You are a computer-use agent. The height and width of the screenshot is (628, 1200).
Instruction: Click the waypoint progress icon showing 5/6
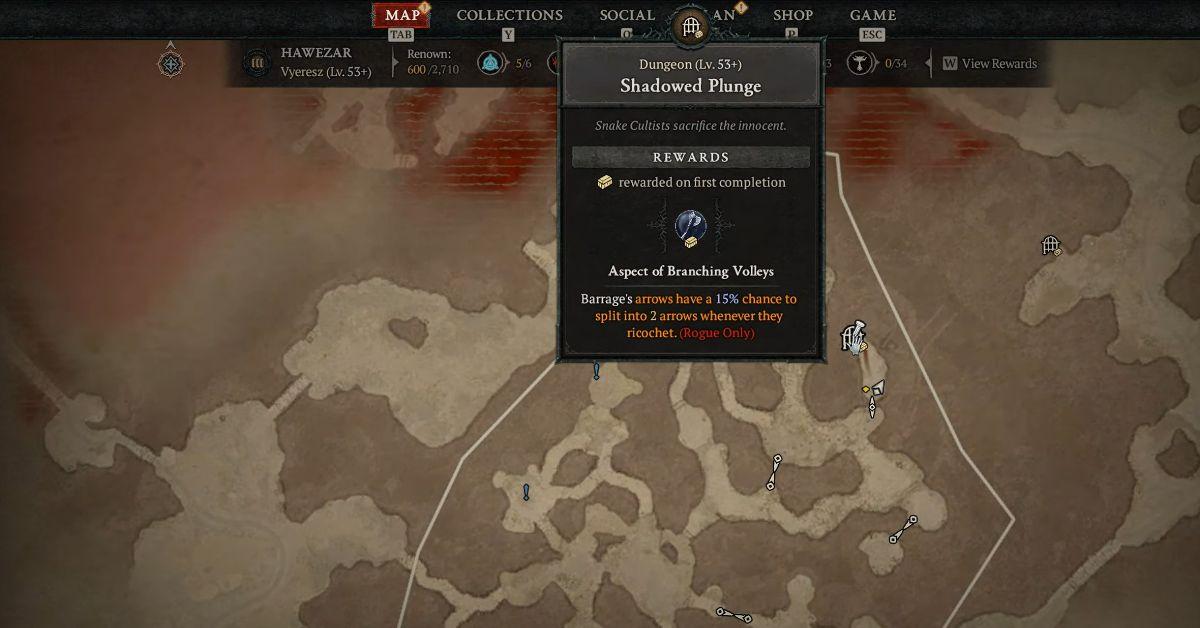pyautogui.click(x=490, y=64)
